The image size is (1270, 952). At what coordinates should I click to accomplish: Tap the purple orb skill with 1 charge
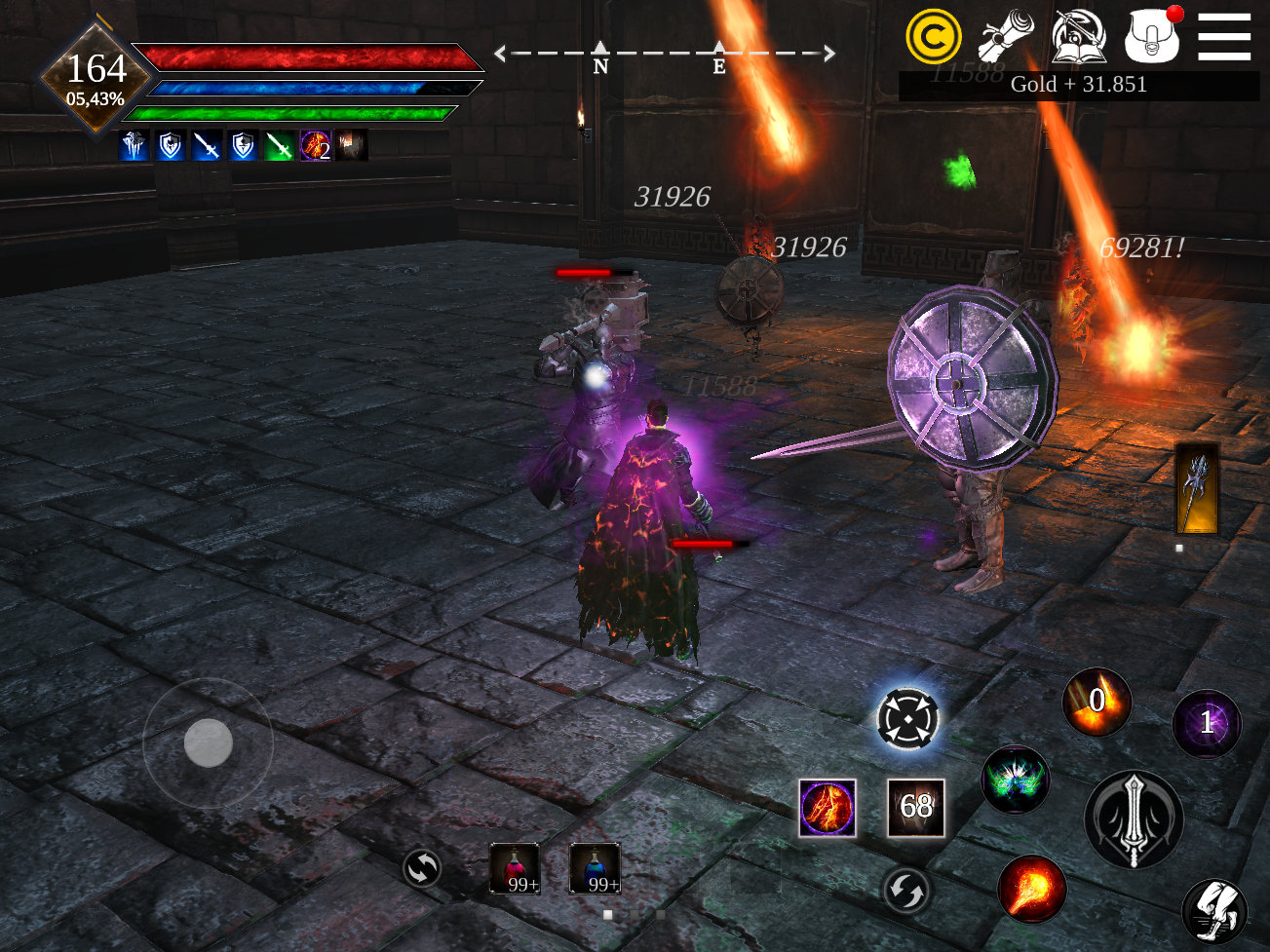(1207, 724)
